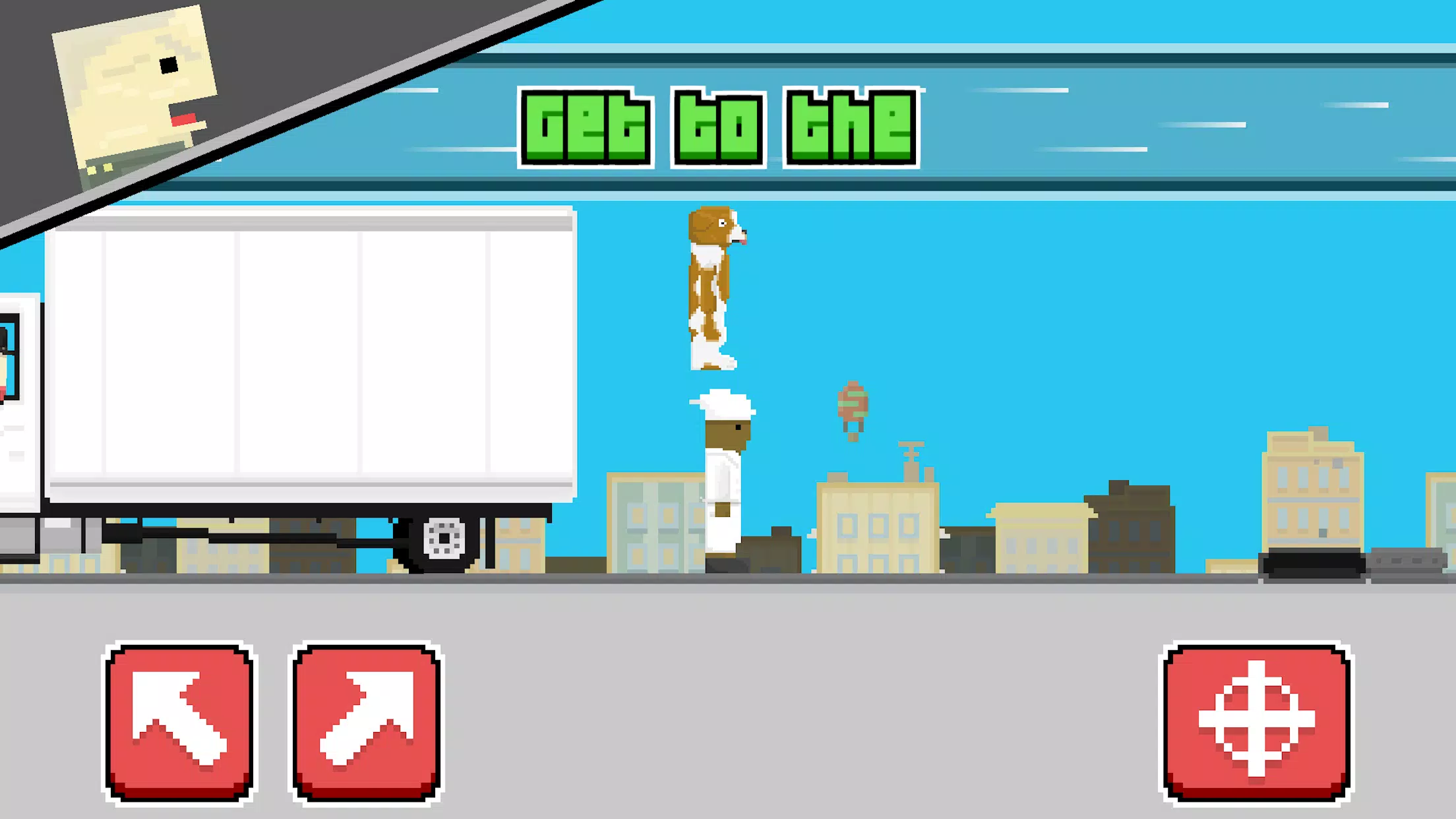Expand the scene by tapping the sky area
Screen dimensions: 1456x819
click(1121, 297)
